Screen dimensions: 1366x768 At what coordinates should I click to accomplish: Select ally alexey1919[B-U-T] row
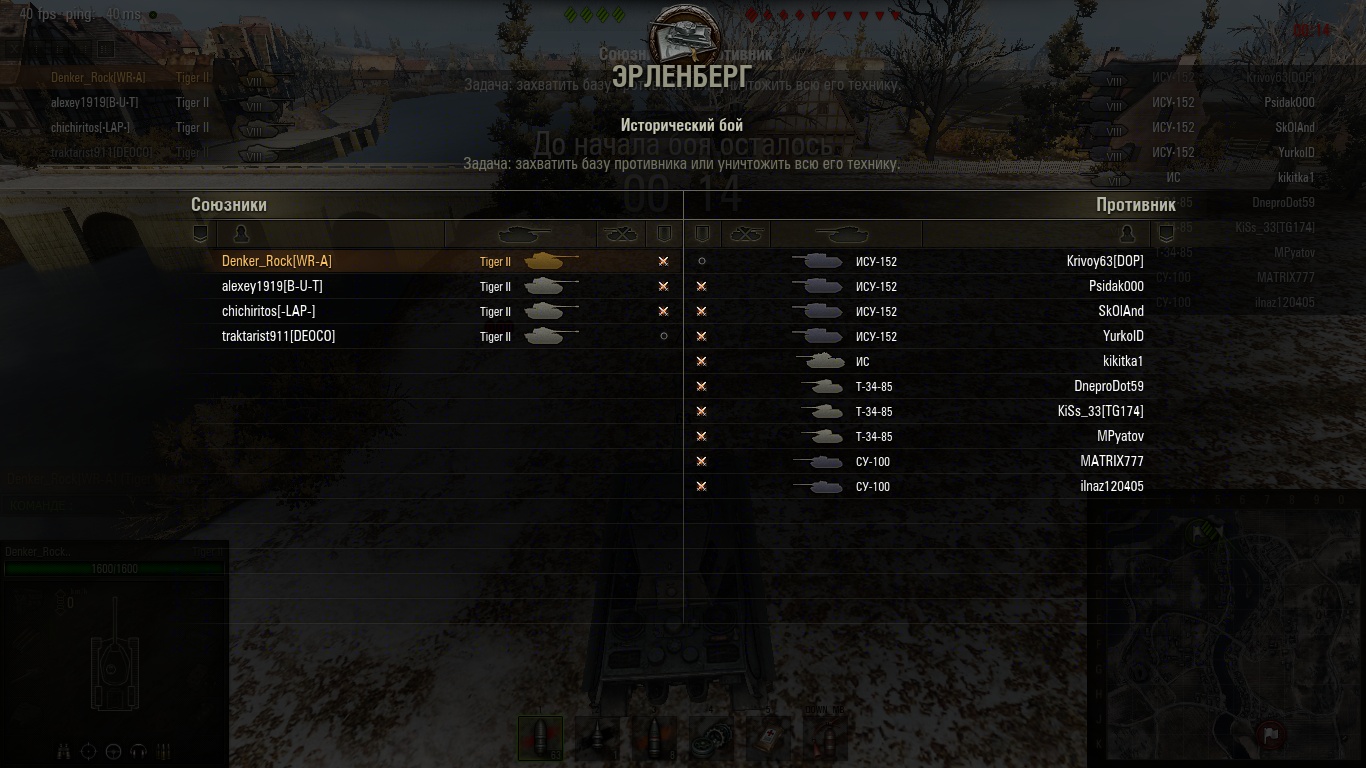pos(272,286)
